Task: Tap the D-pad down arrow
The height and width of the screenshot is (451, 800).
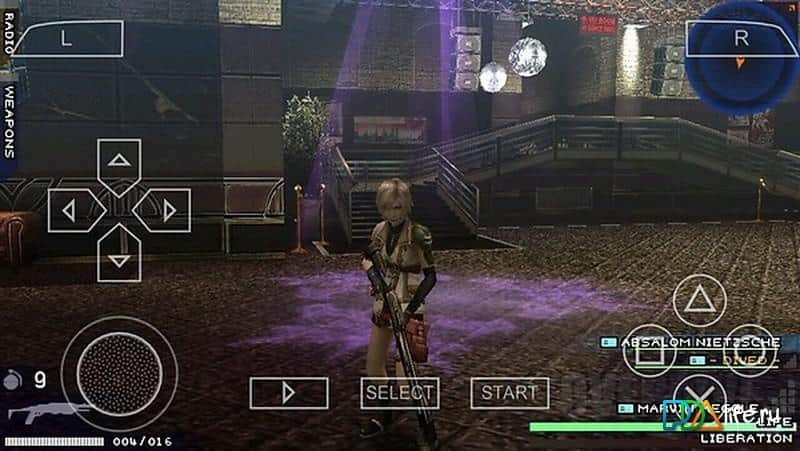Action: click(x=119, y=258)
